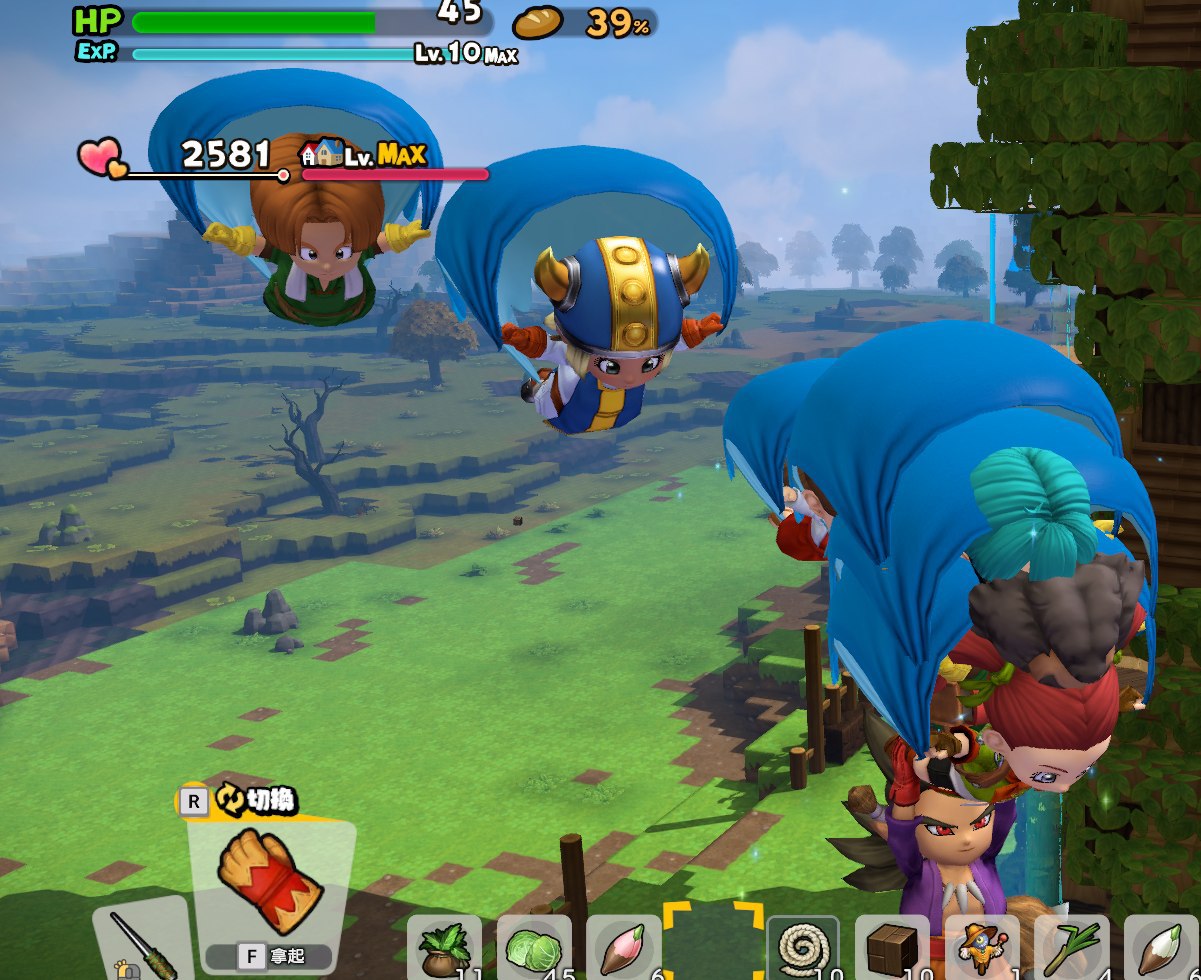
Task: Choose the cabbage hotbar slot
Action: tap(533, 949)
